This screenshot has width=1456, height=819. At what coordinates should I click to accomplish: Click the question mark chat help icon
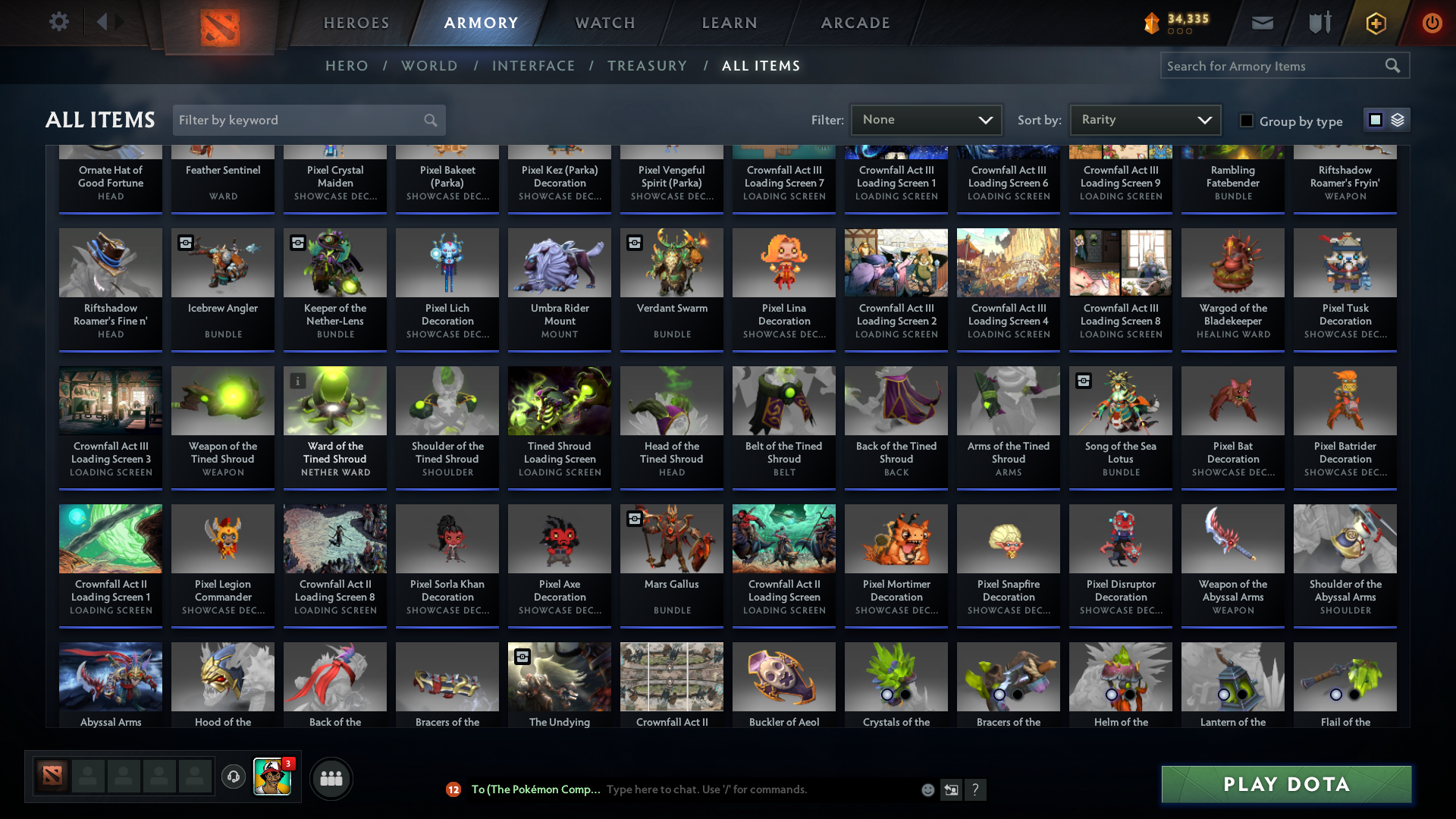(x=976, y=789)
